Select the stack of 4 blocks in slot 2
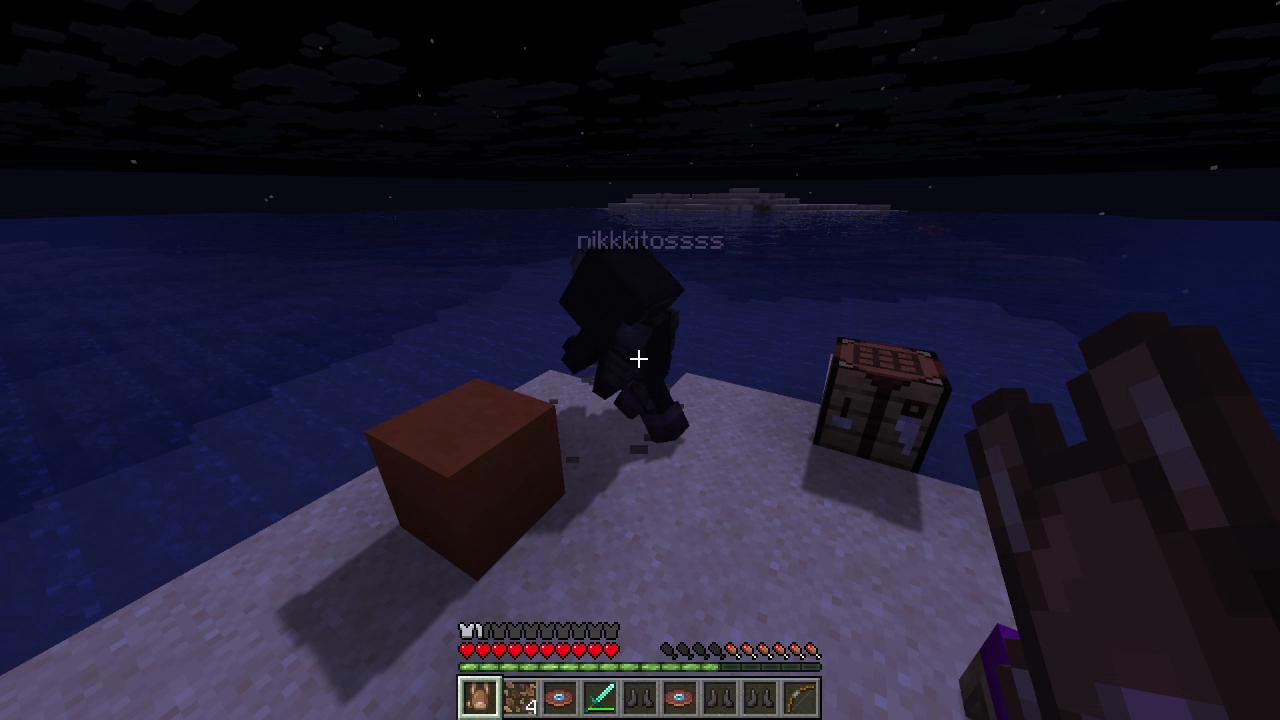 (x=518, y=697)
